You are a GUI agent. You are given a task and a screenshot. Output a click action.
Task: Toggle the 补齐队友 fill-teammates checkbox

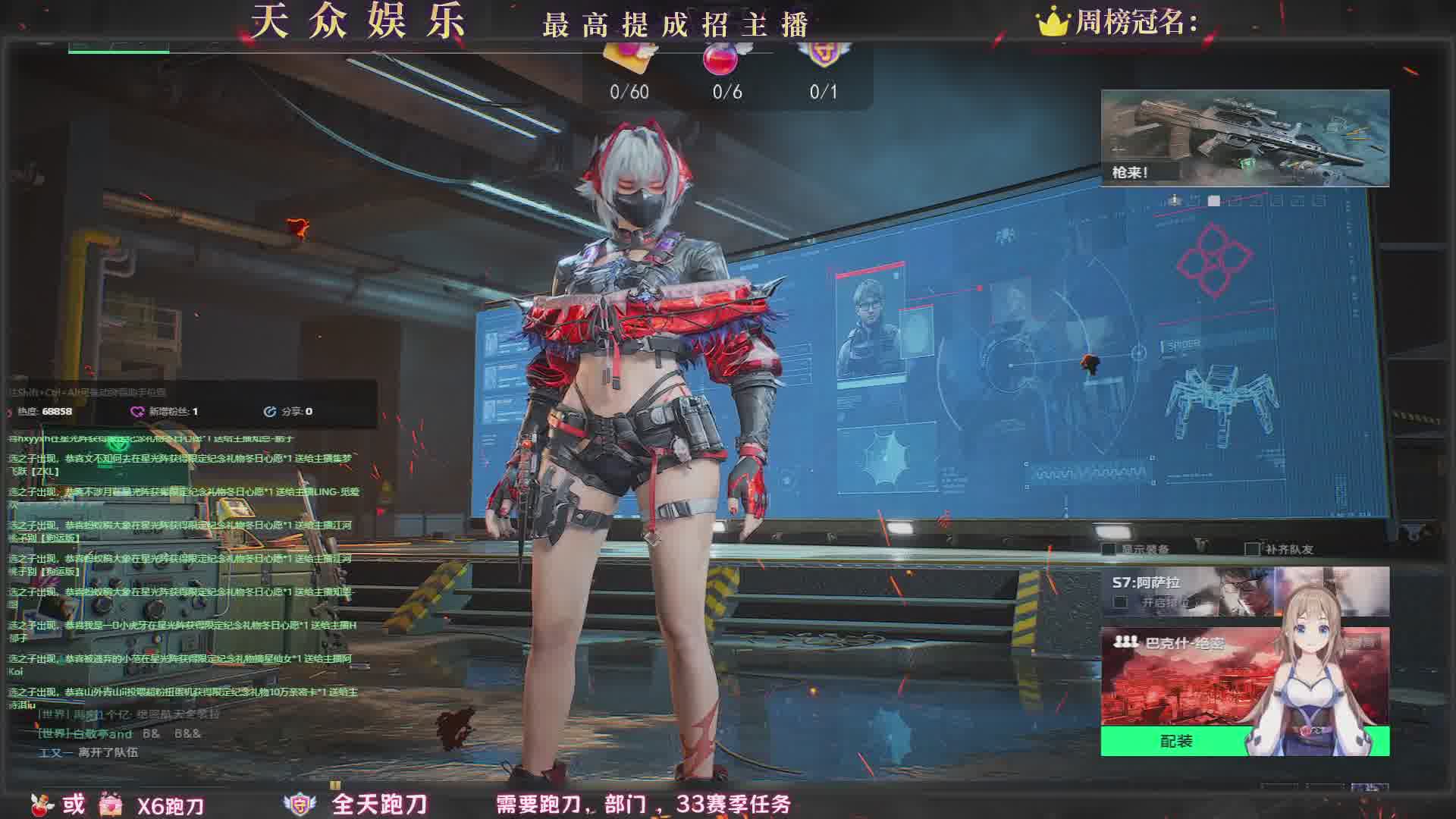(1251, 549)
